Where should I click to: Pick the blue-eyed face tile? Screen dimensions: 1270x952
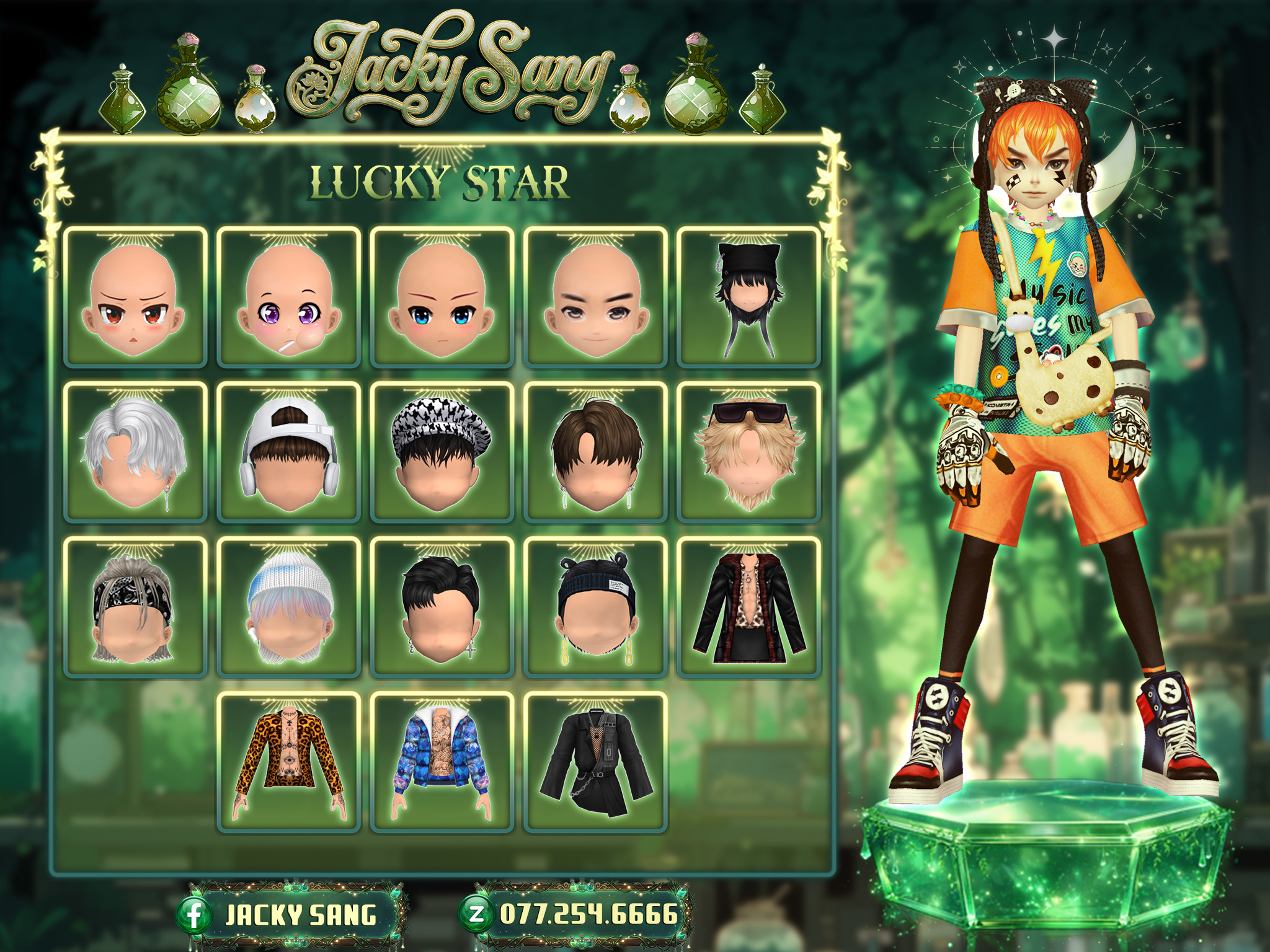coord(442,297)
